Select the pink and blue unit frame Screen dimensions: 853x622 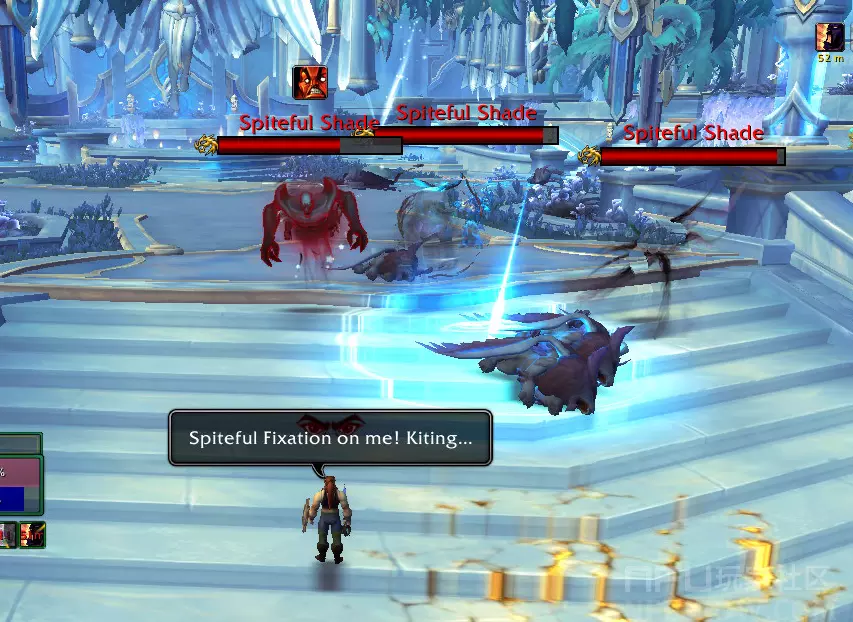point(20,484)
